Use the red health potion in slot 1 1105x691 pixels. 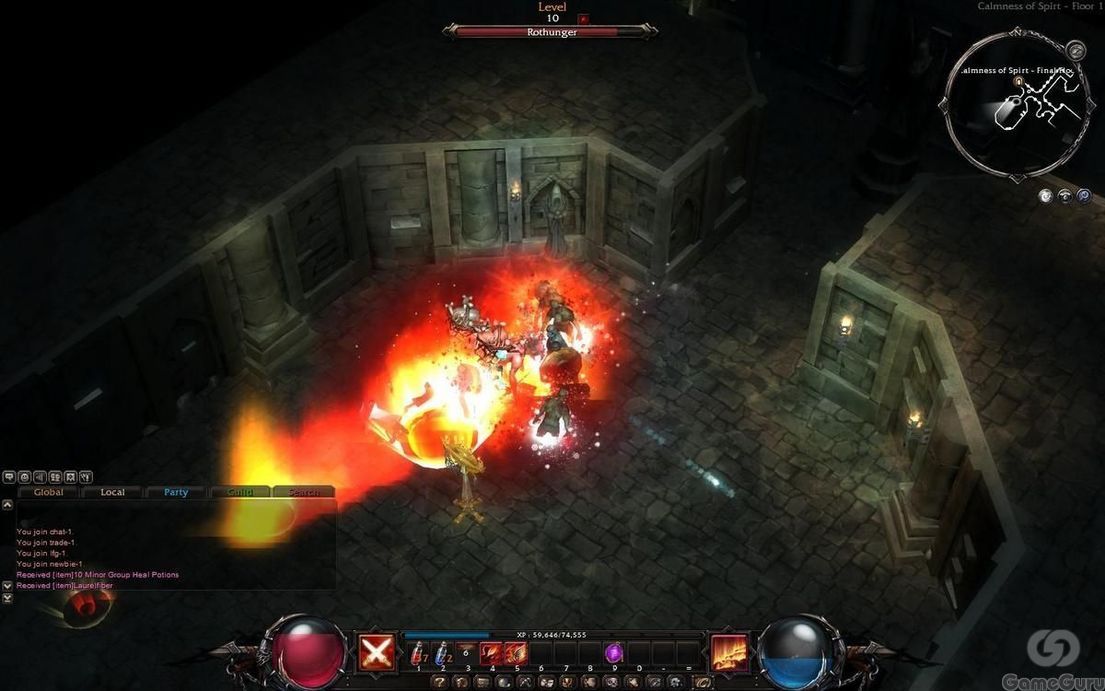pos(418,653)
